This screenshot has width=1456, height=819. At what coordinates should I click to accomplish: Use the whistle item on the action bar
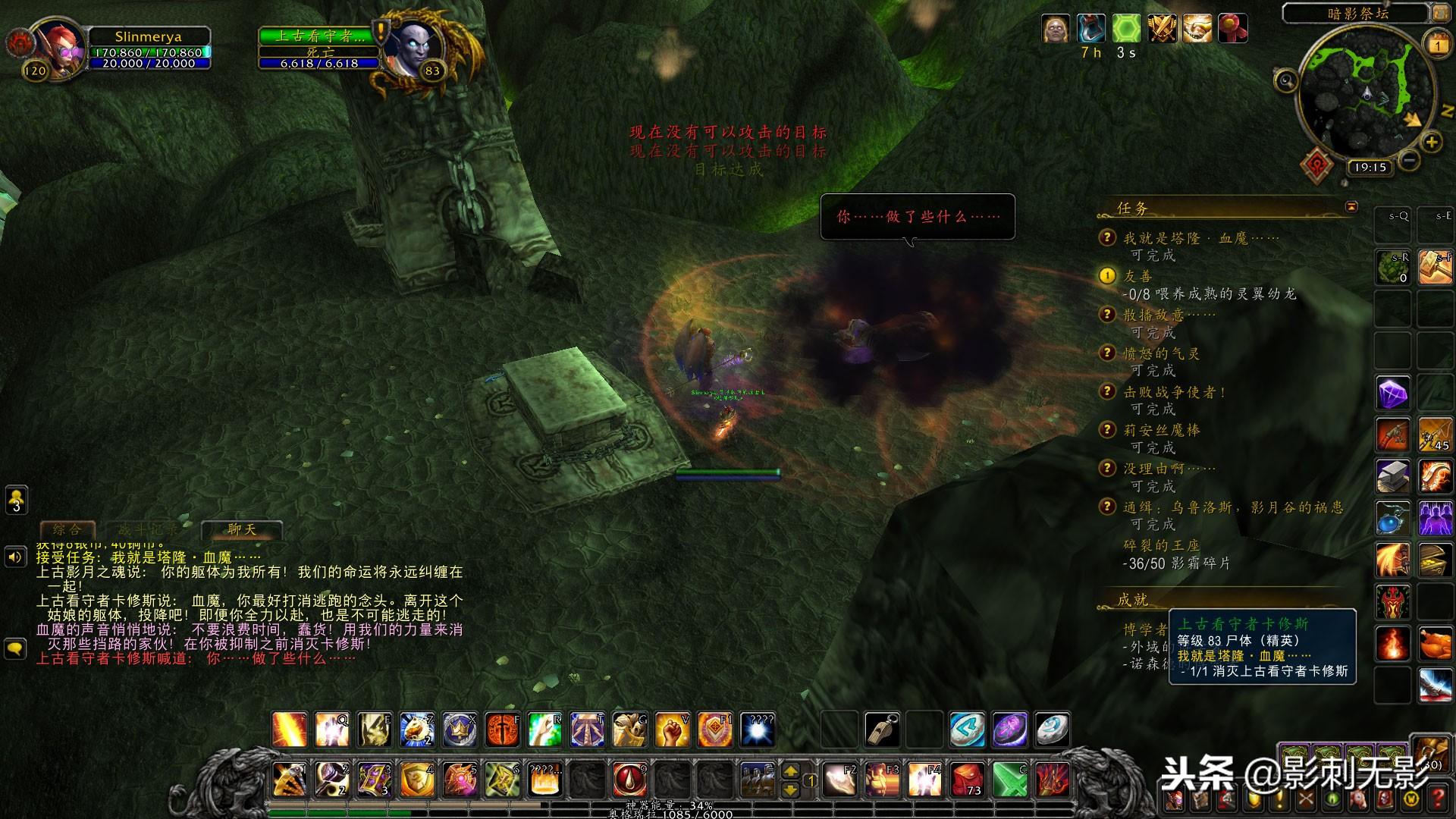(882, 730)
